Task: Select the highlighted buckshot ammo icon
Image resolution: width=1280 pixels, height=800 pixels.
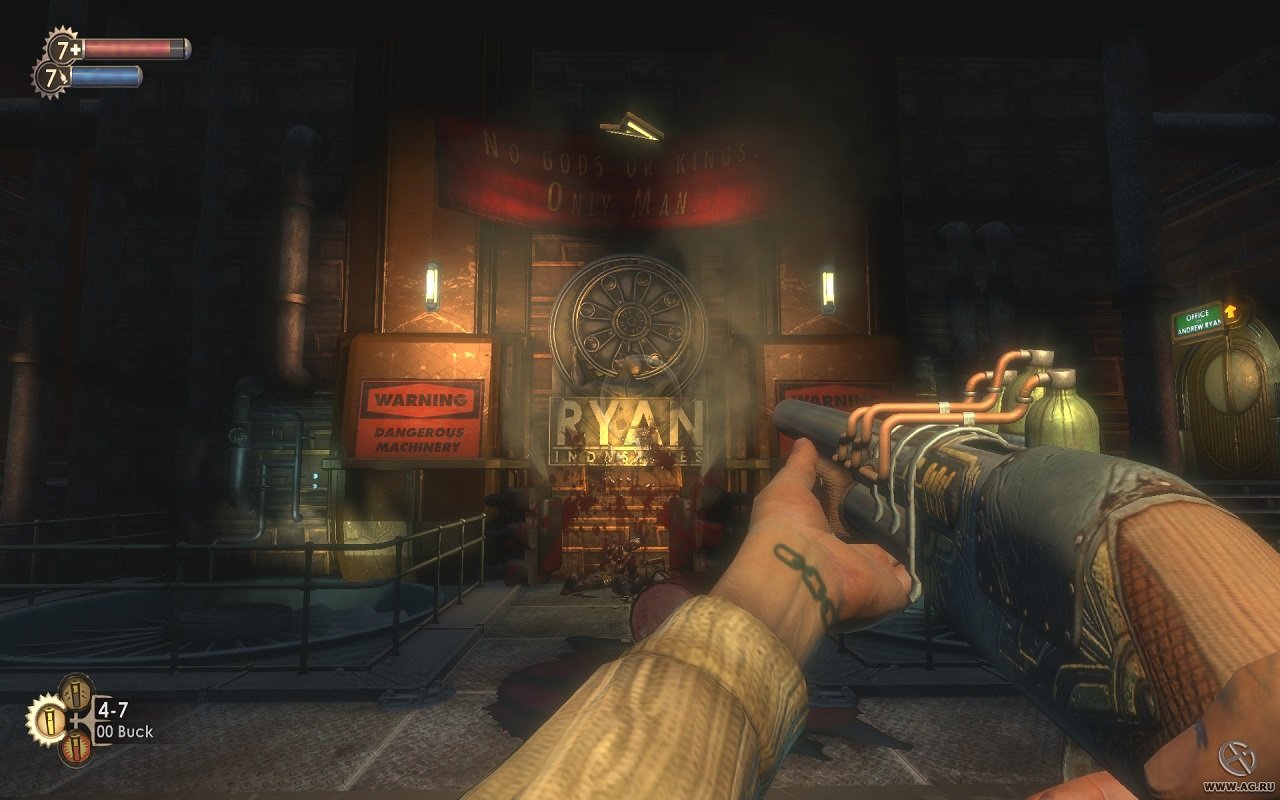Action: 51,722
